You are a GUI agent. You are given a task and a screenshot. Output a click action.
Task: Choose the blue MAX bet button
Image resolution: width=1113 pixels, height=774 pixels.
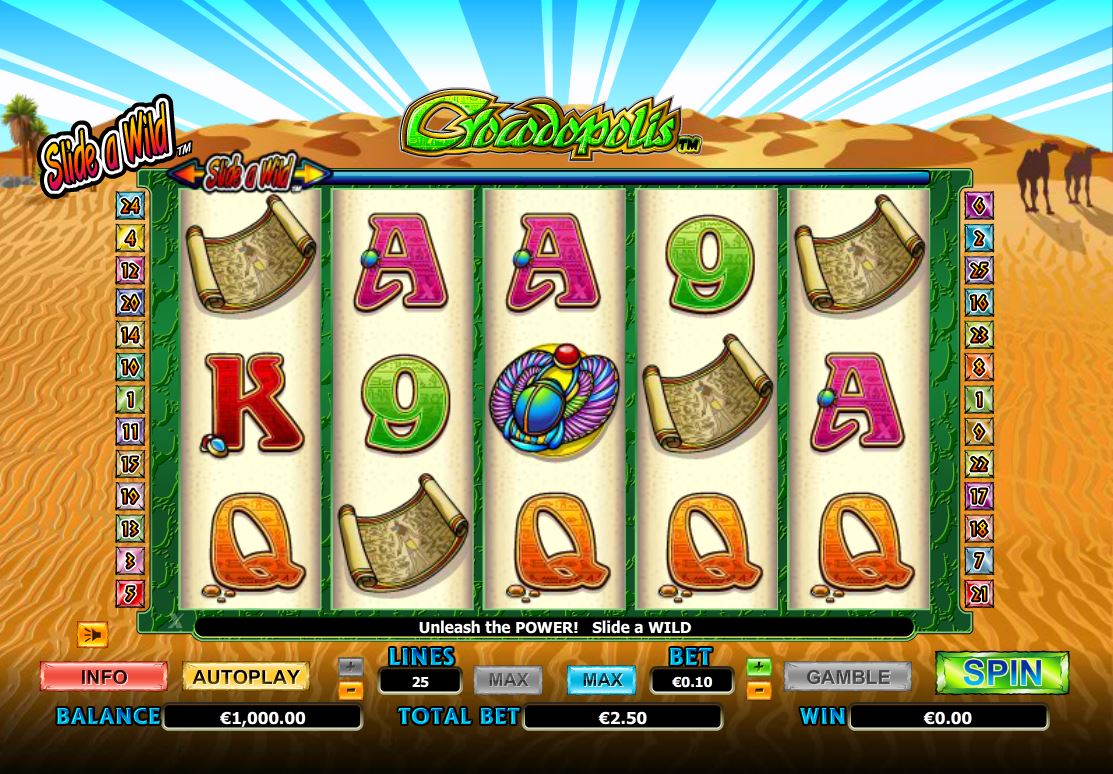pyautogui.click(x=602, y=680)
